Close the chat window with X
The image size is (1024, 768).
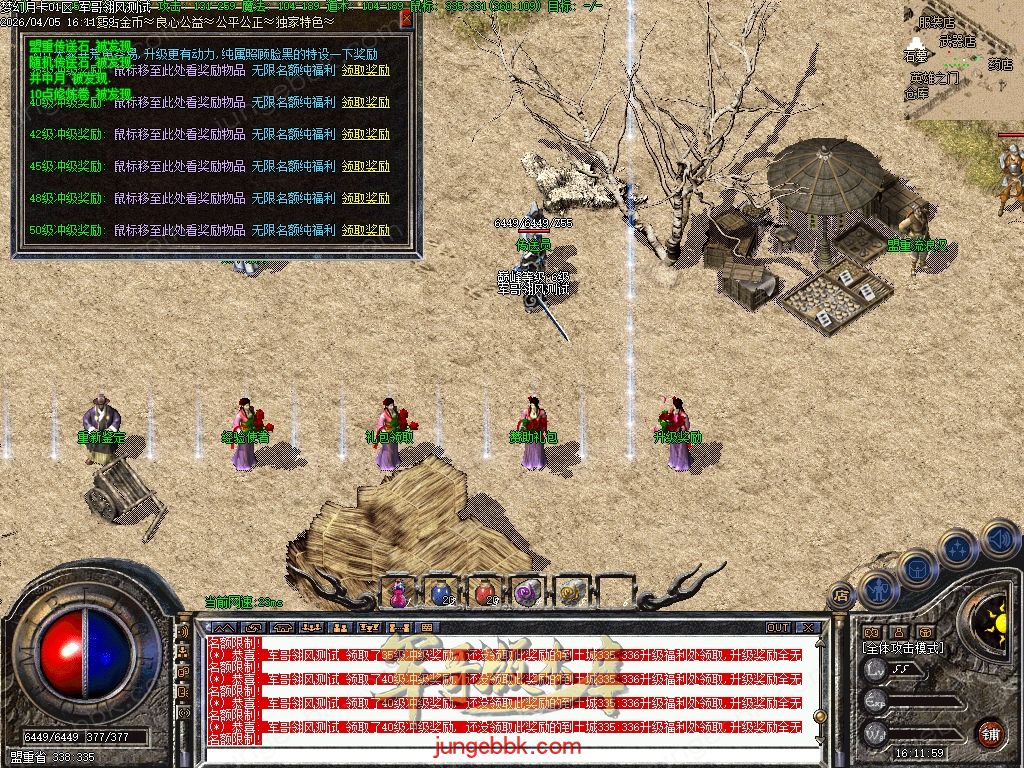[808, 628]
